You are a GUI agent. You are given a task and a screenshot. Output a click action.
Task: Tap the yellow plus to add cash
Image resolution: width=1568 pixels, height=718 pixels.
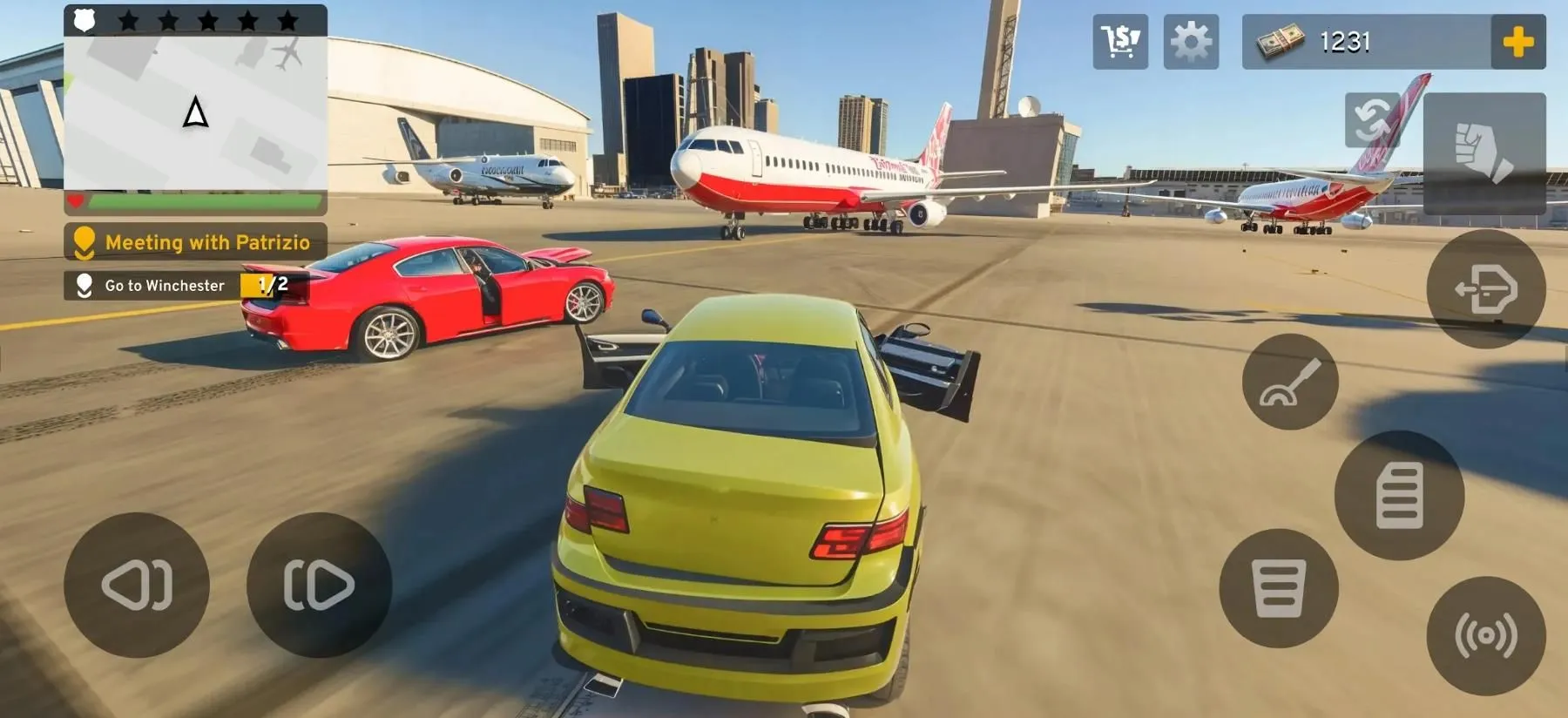(x=1517, y=41)
